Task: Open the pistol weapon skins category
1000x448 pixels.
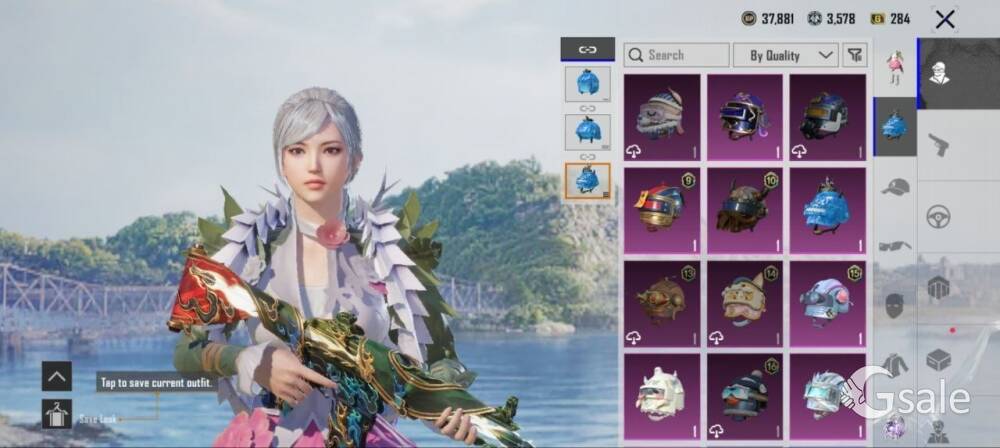Action: pos(938,144)
